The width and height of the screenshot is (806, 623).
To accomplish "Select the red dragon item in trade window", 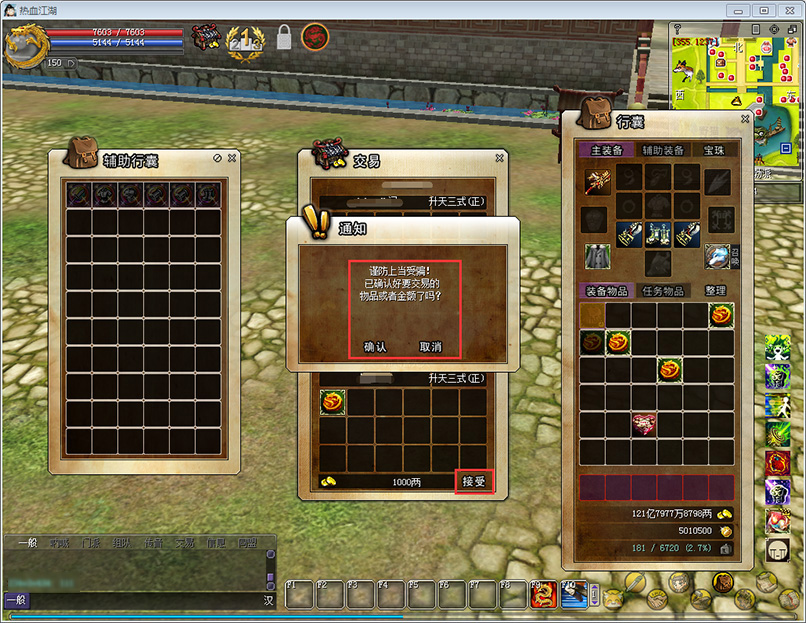I will point(333,402).
